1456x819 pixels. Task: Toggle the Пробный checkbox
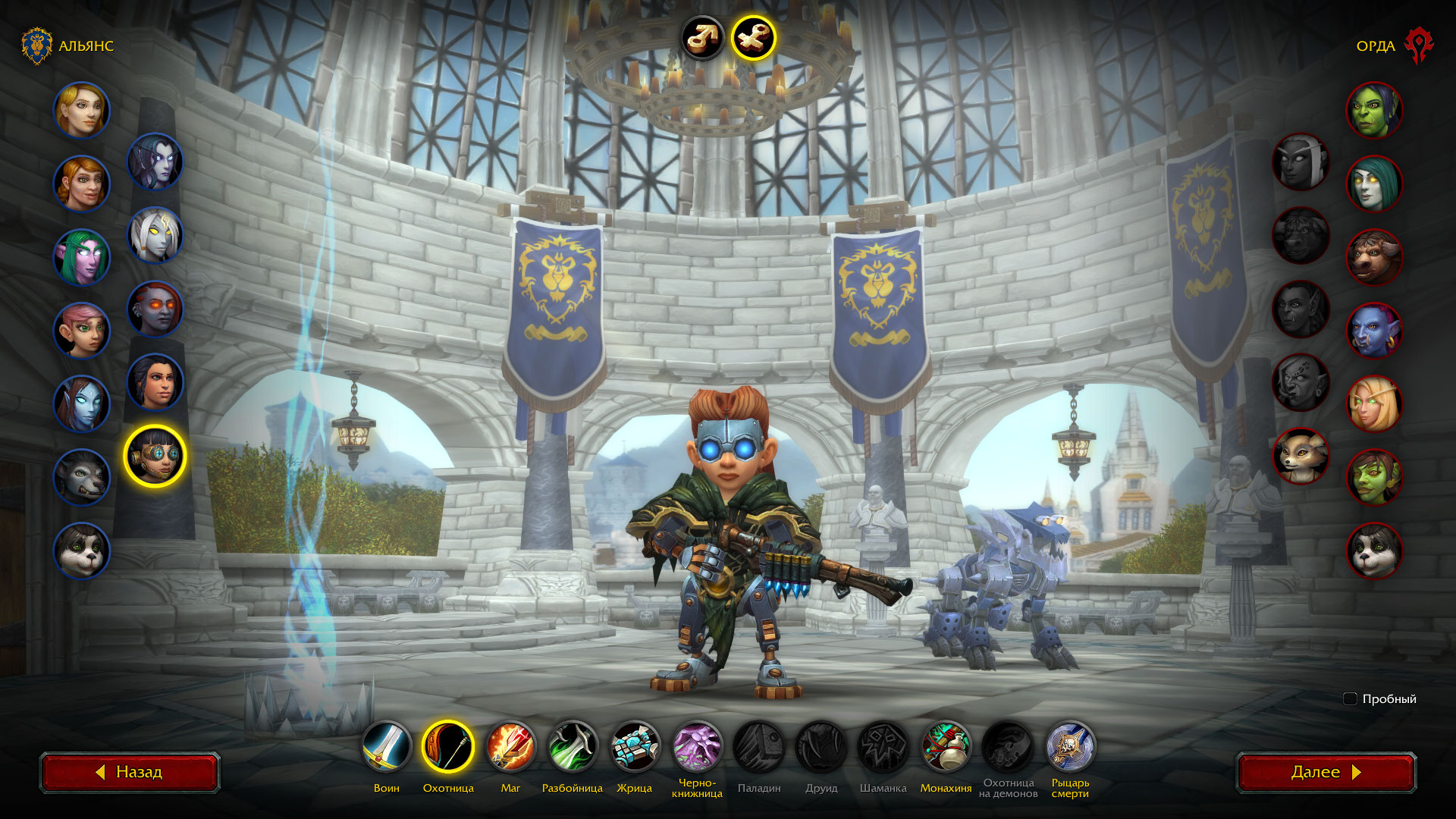pyautogui.click(x=1350, y=699)
